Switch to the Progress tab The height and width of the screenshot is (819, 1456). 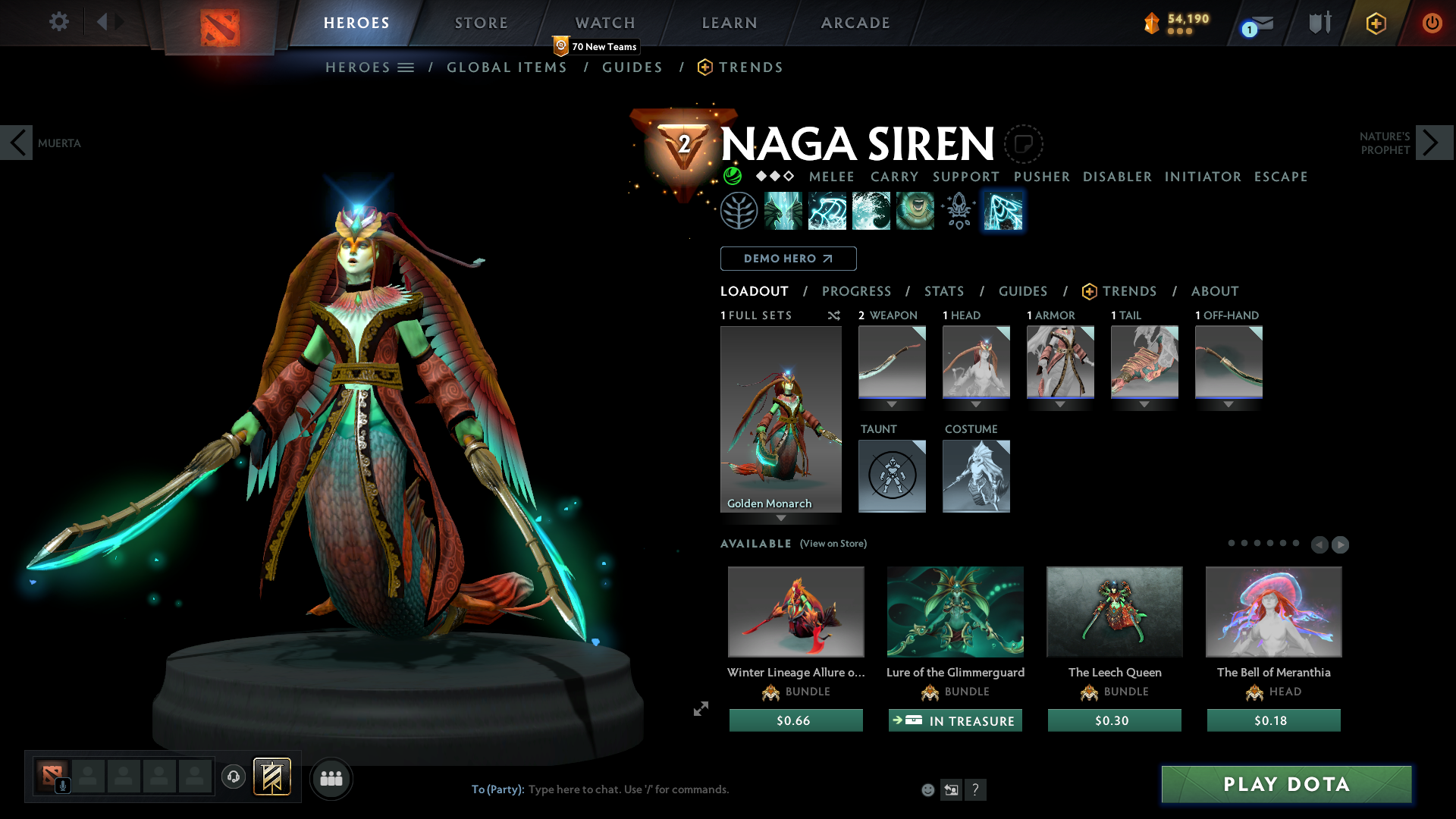[856, 291]
